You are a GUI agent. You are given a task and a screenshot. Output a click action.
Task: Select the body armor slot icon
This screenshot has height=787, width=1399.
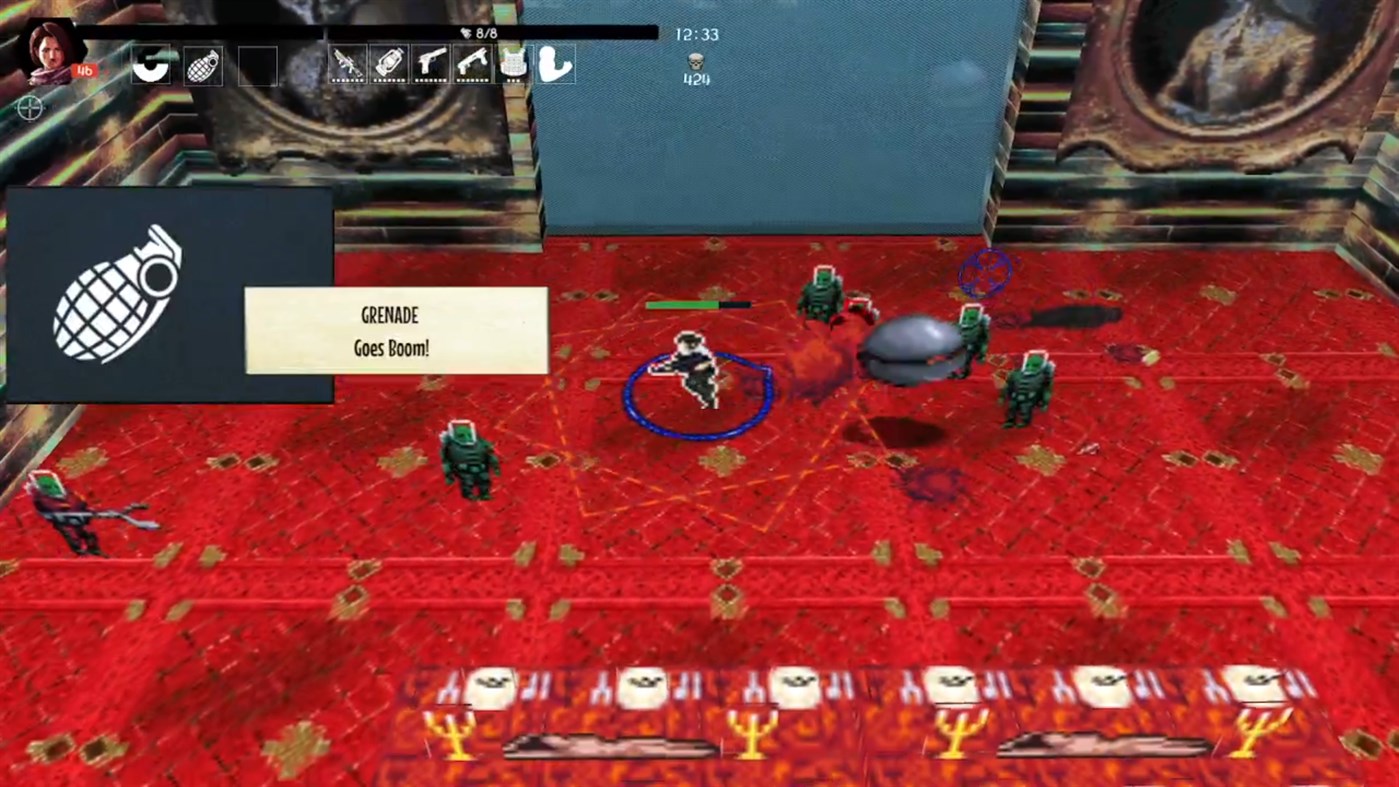pyautogui.click(x=514, y=64)
